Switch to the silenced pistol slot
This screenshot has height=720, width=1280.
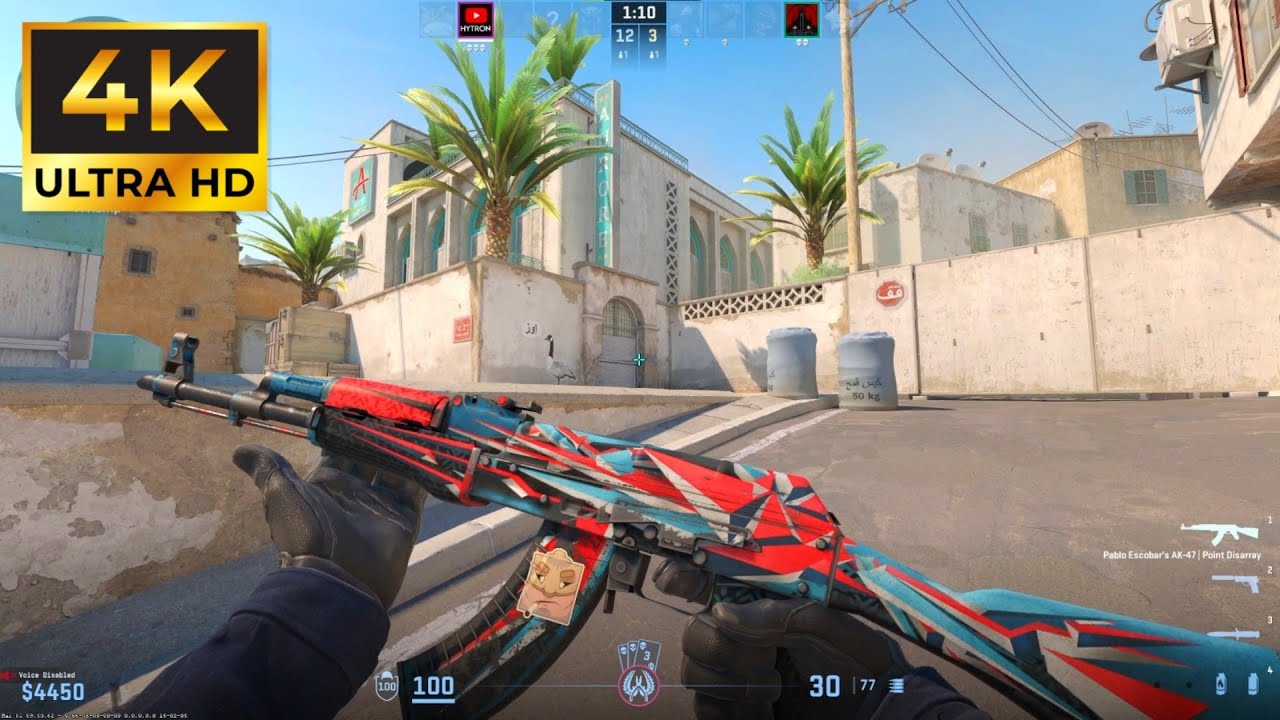[x=1234, y=581]
